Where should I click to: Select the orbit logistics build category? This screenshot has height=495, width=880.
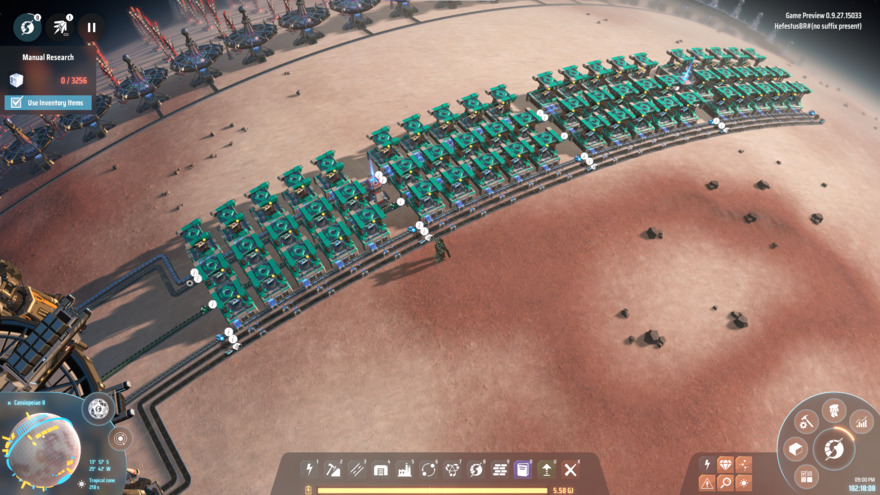429,469
